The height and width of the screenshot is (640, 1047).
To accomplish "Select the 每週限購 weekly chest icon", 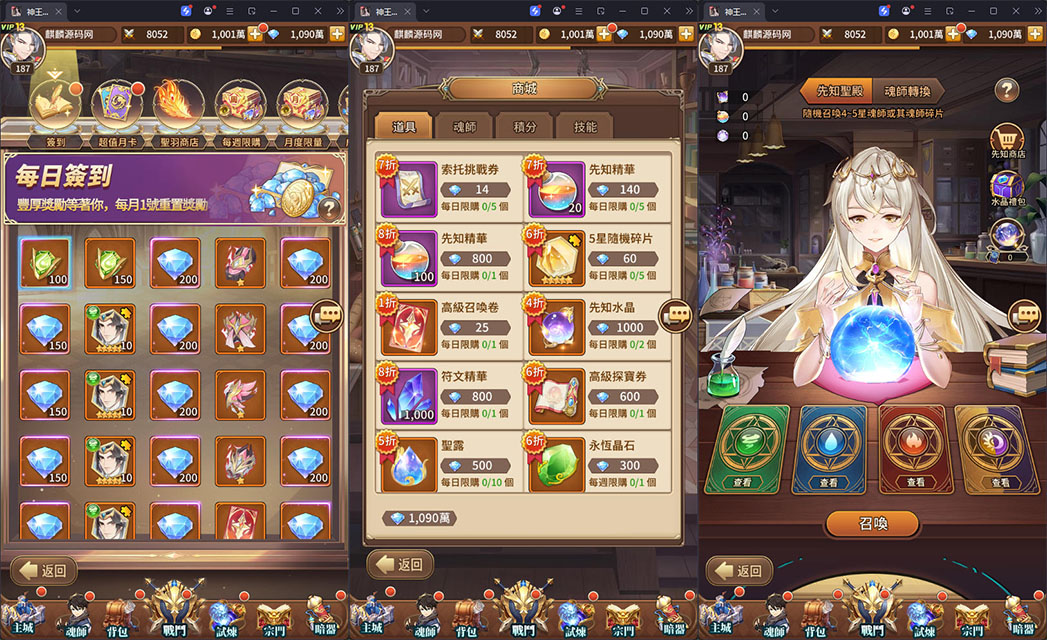I will [240, 105].
